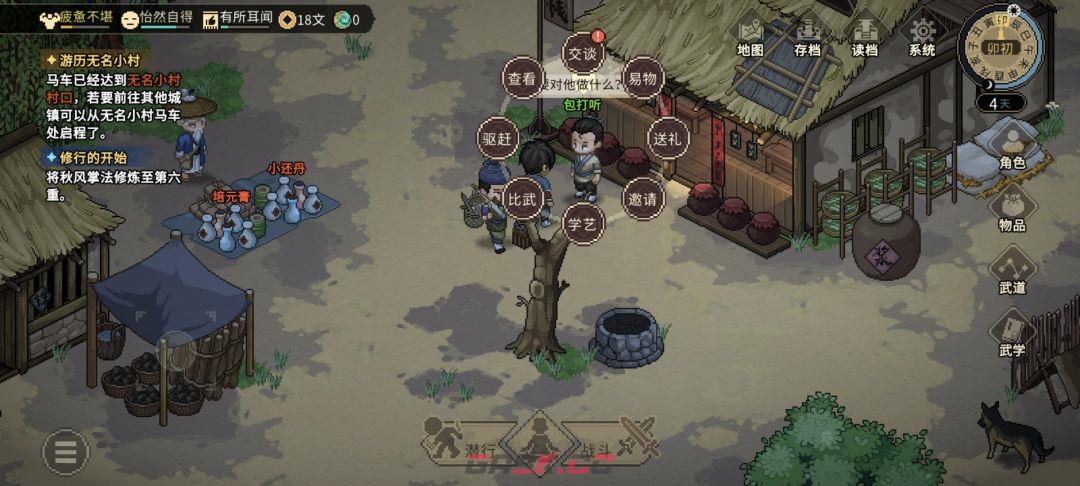This screenshot has width=1080, height=486.
Task: Select 查看 to inspect the NPC
Action: [521, 78]
